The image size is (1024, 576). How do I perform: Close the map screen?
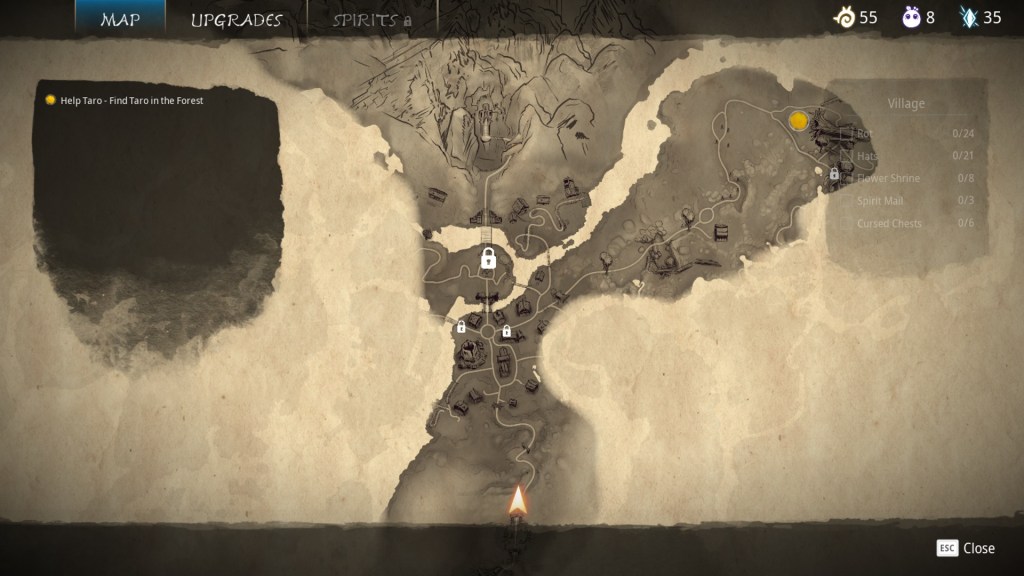[966, 548]
